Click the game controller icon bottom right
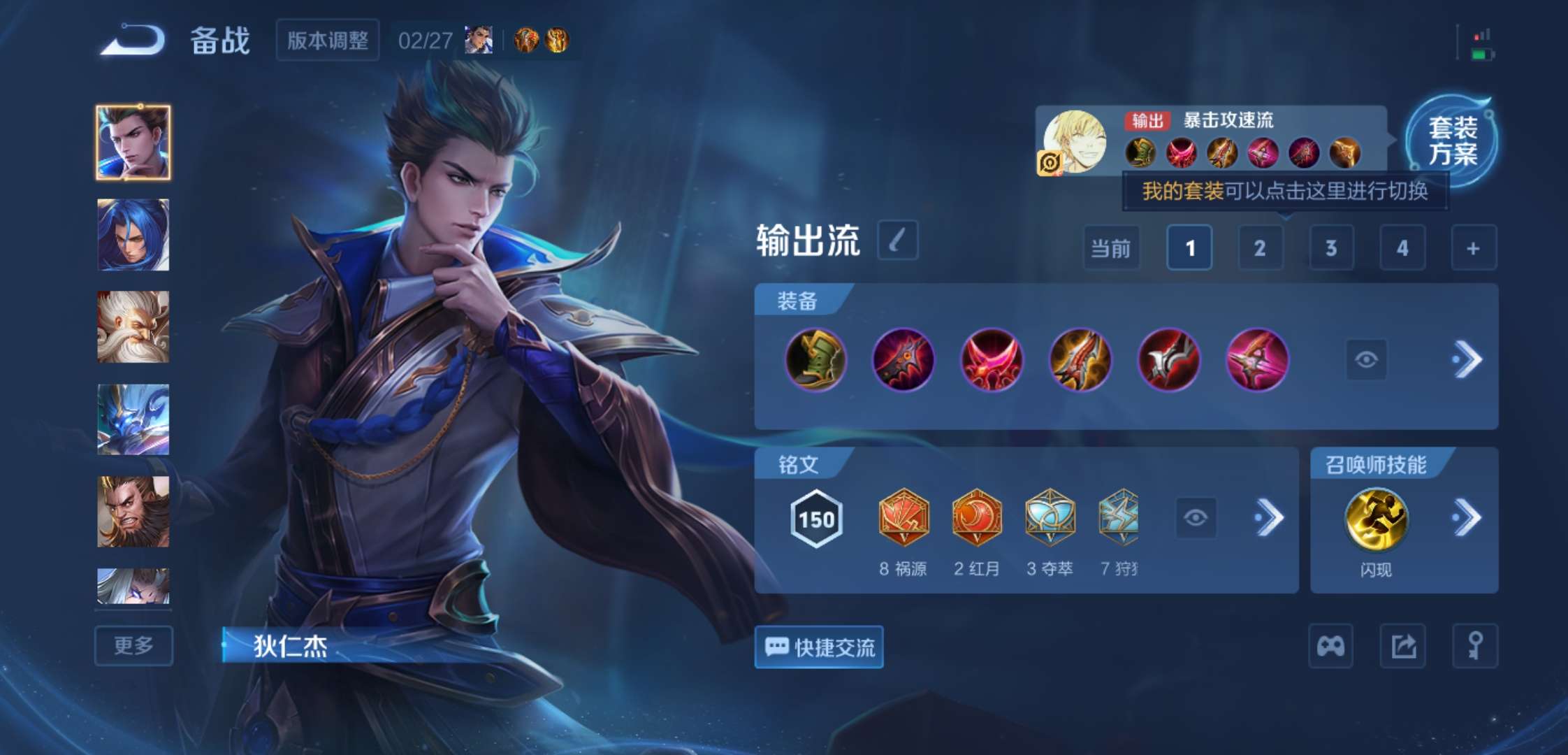This screenshot has width=1568, height=755. click(x=1330, y=647)
